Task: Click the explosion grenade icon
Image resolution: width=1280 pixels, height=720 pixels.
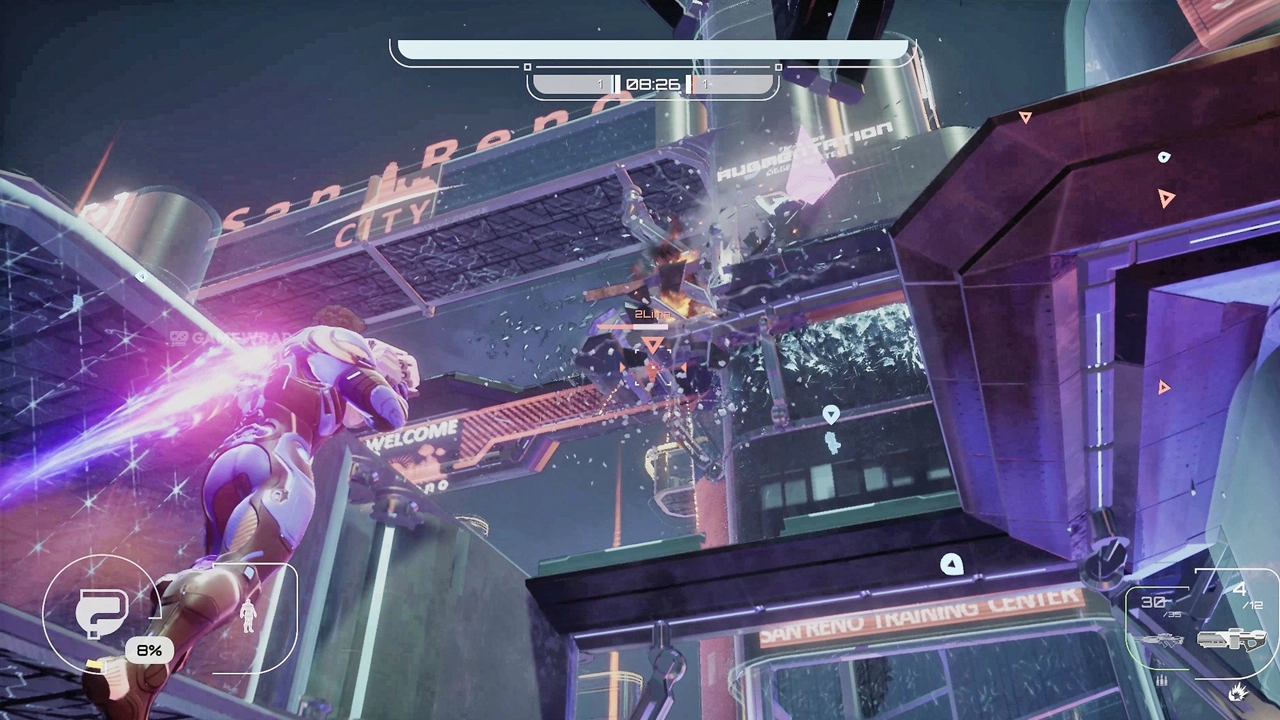Action: (x=1238, y=691)
